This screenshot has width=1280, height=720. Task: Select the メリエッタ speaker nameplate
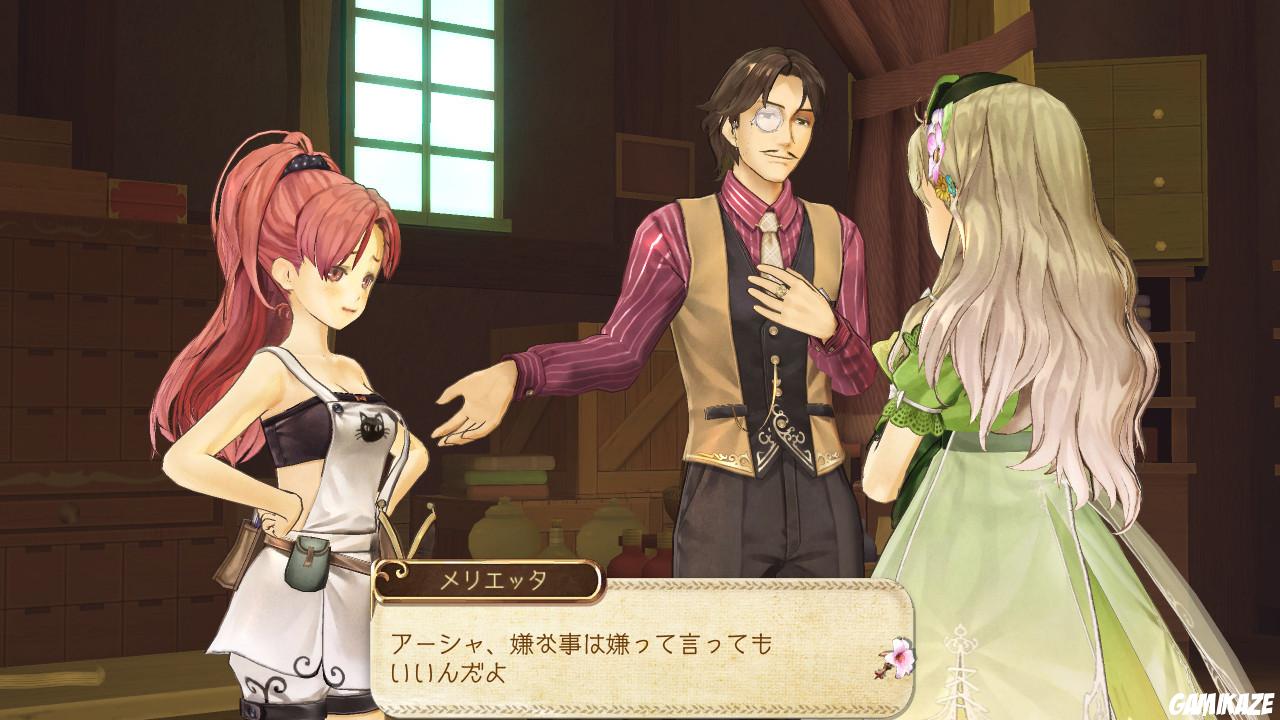tap(494, 577)
